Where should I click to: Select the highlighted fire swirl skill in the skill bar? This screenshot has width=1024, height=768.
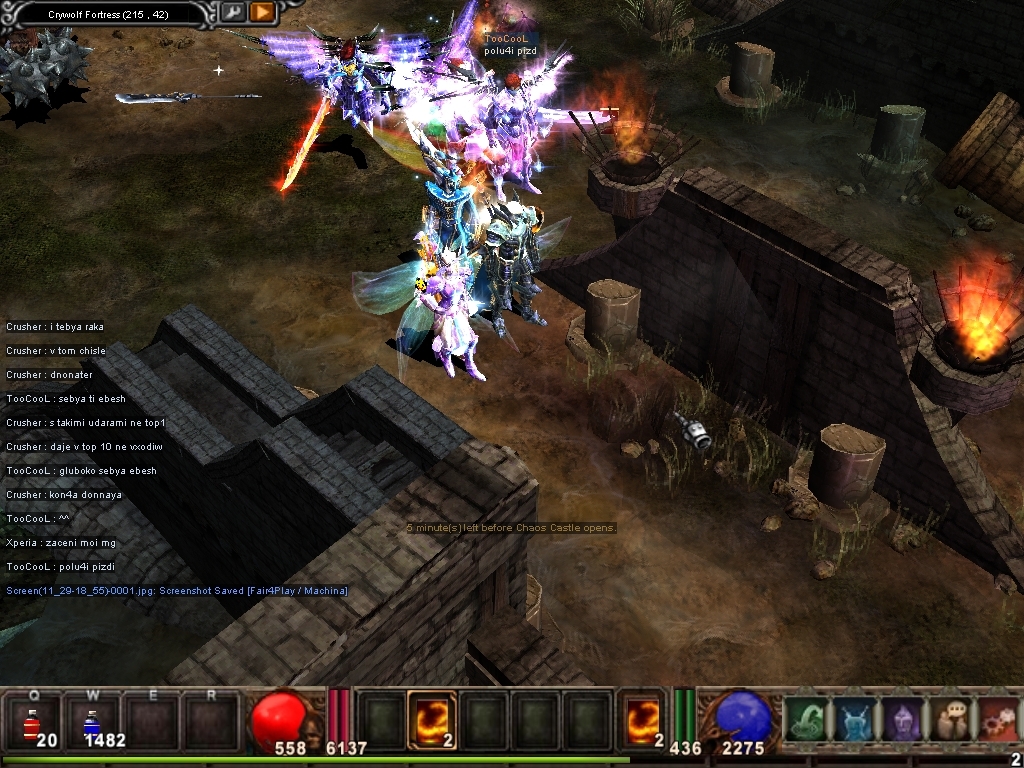(x=433, y=720)
